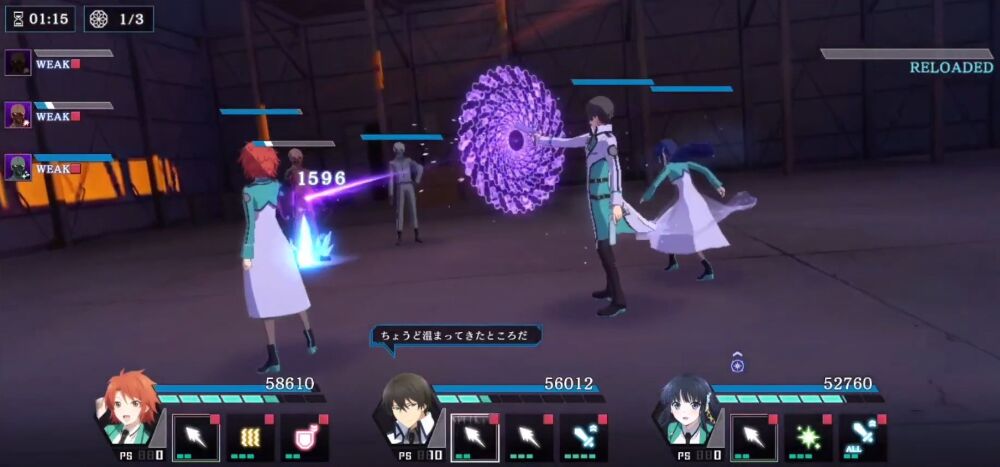Activate the yellow wave skill icon
Viewport: 1000px width, 467px height.
(250, 438)
